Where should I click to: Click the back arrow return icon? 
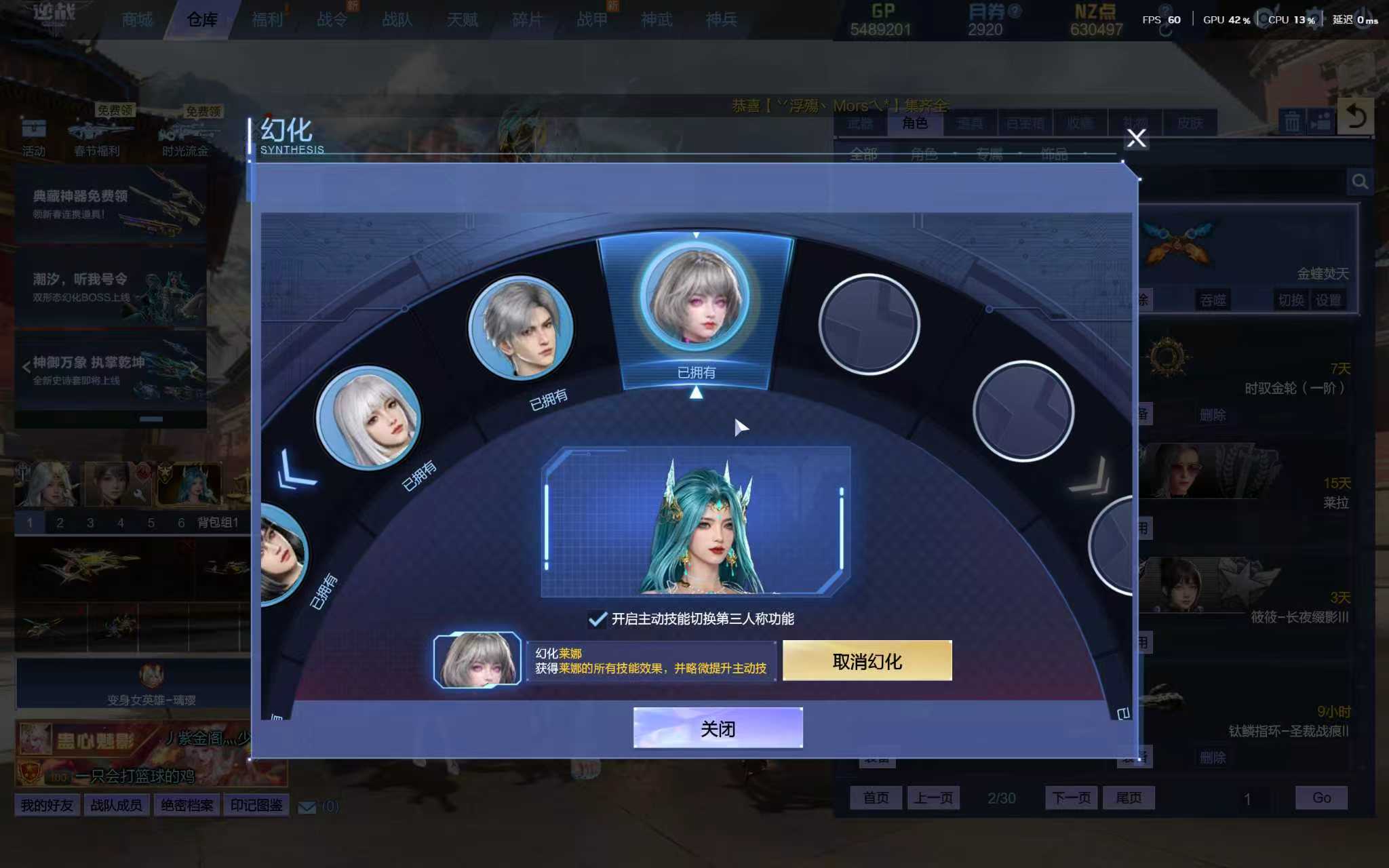[x=1356, y=117]
